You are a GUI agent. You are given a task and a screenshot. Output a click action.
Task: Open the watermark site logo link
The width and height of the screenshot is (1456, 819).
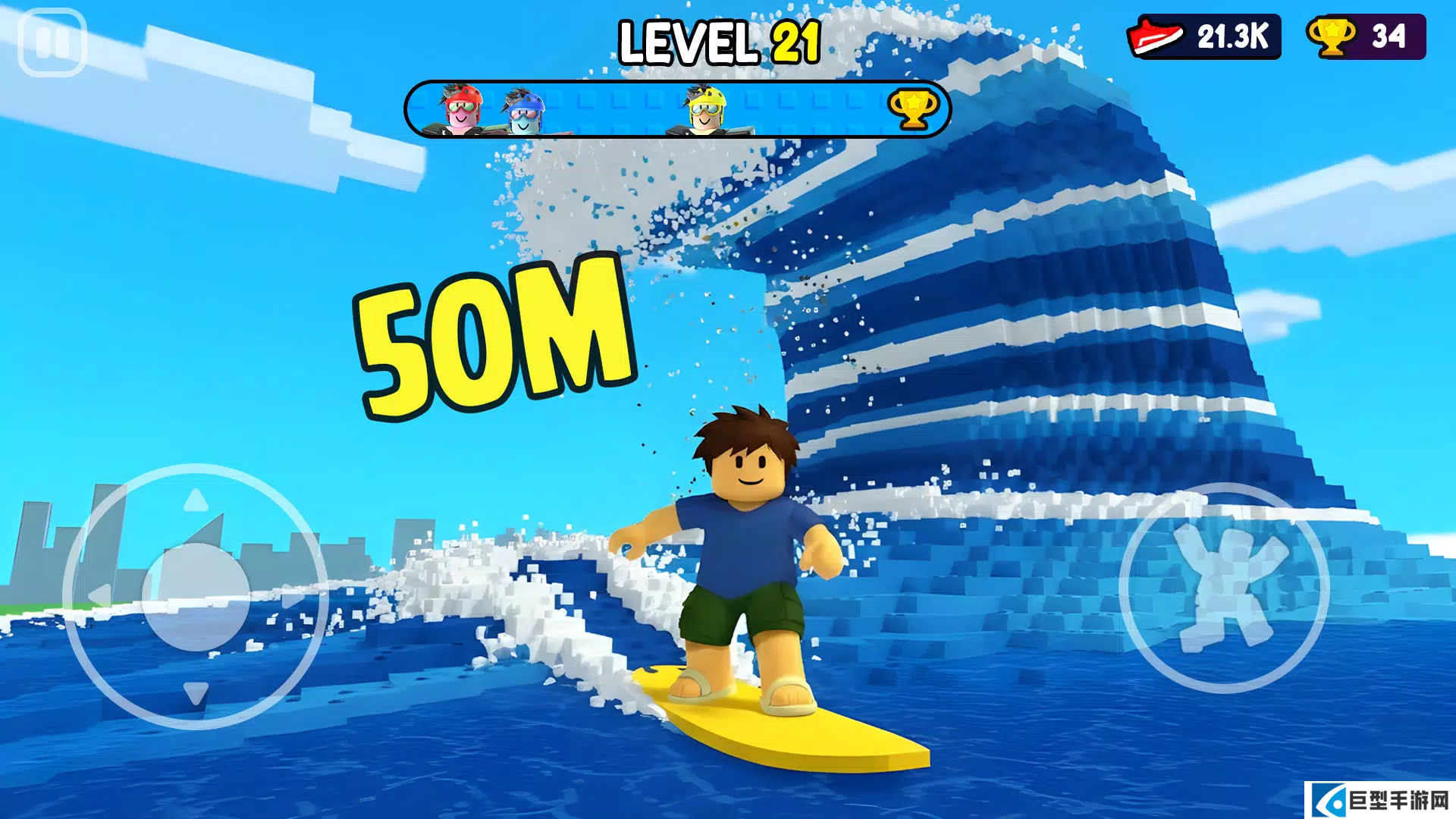[1380, 800]
